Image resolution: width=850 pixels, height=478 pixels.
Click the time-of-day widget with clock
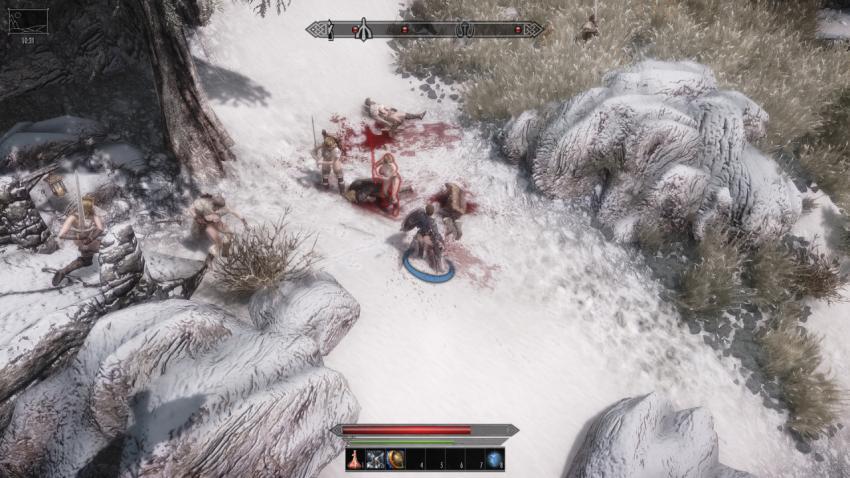point(28,22)
